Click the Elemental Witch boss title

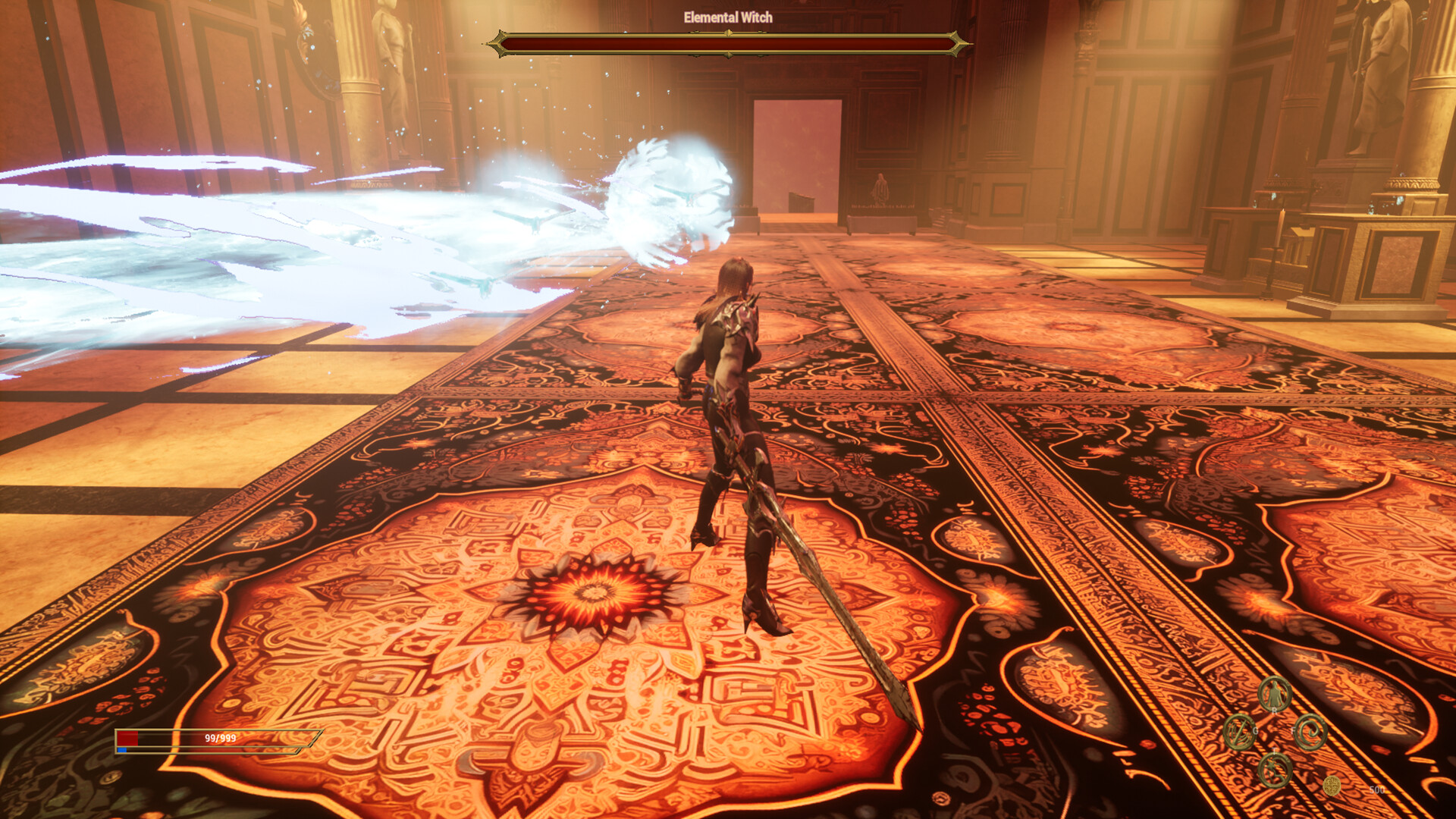pos(730,17)
